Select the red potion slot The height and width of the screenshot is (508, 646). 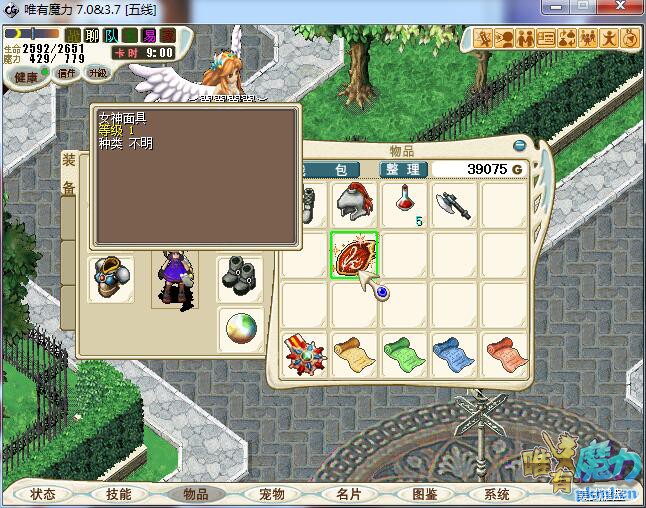[404, 203]
